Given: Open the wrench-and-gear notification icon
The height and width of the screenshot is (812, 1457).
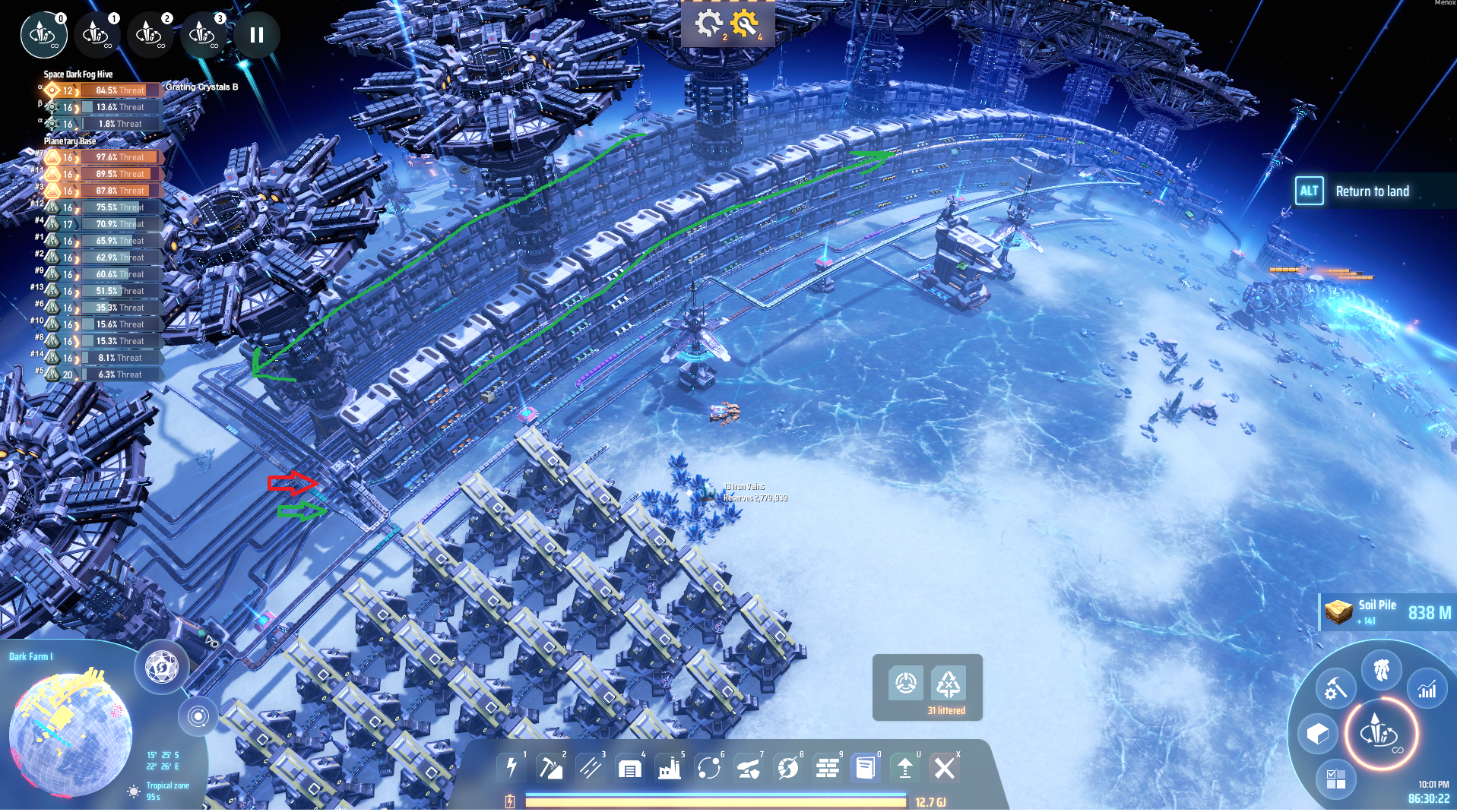Looking at the screenshot, I should click(x=745, y=24).
